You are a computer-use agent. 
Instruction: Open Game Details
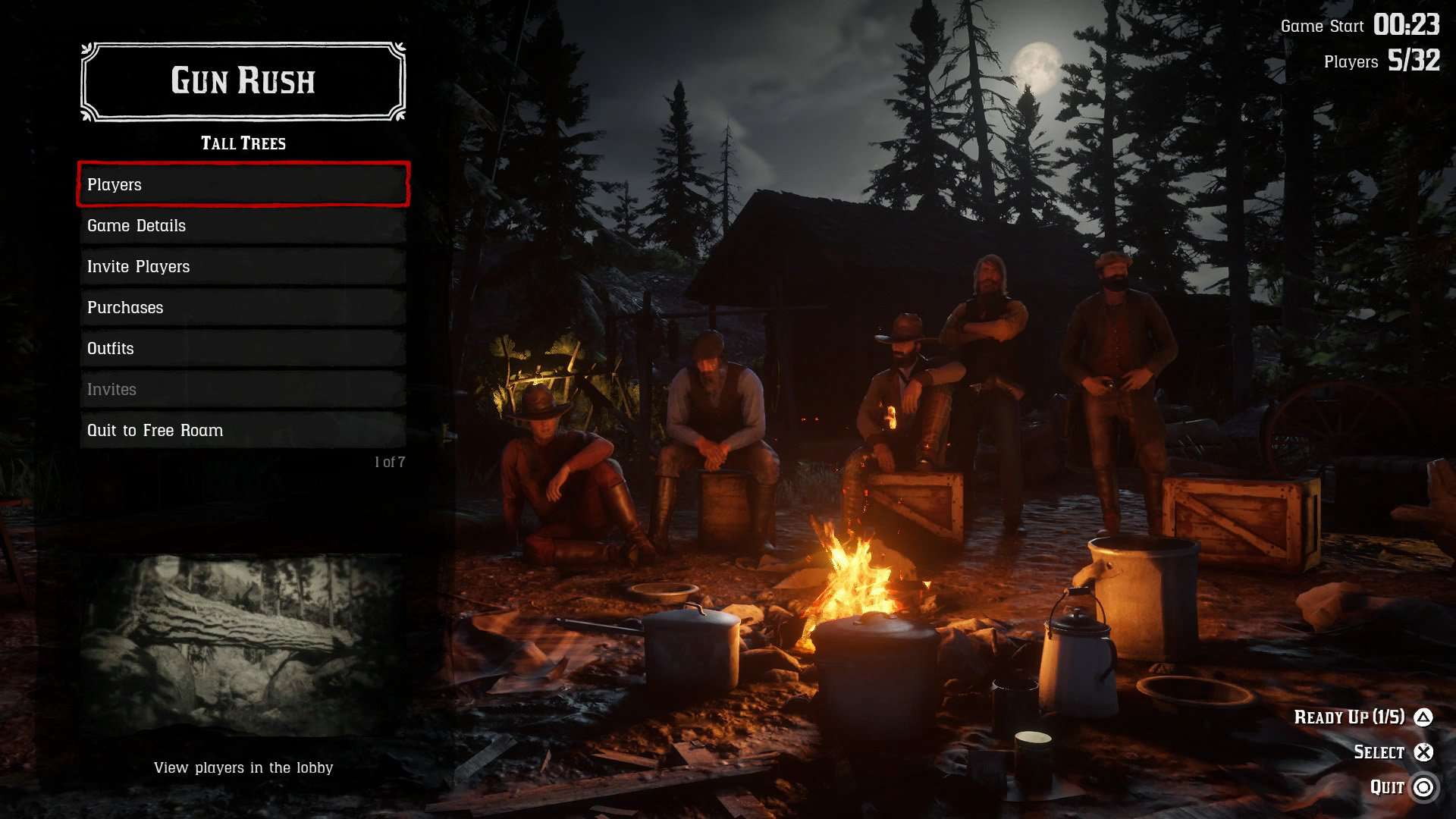tap(242, 225)
